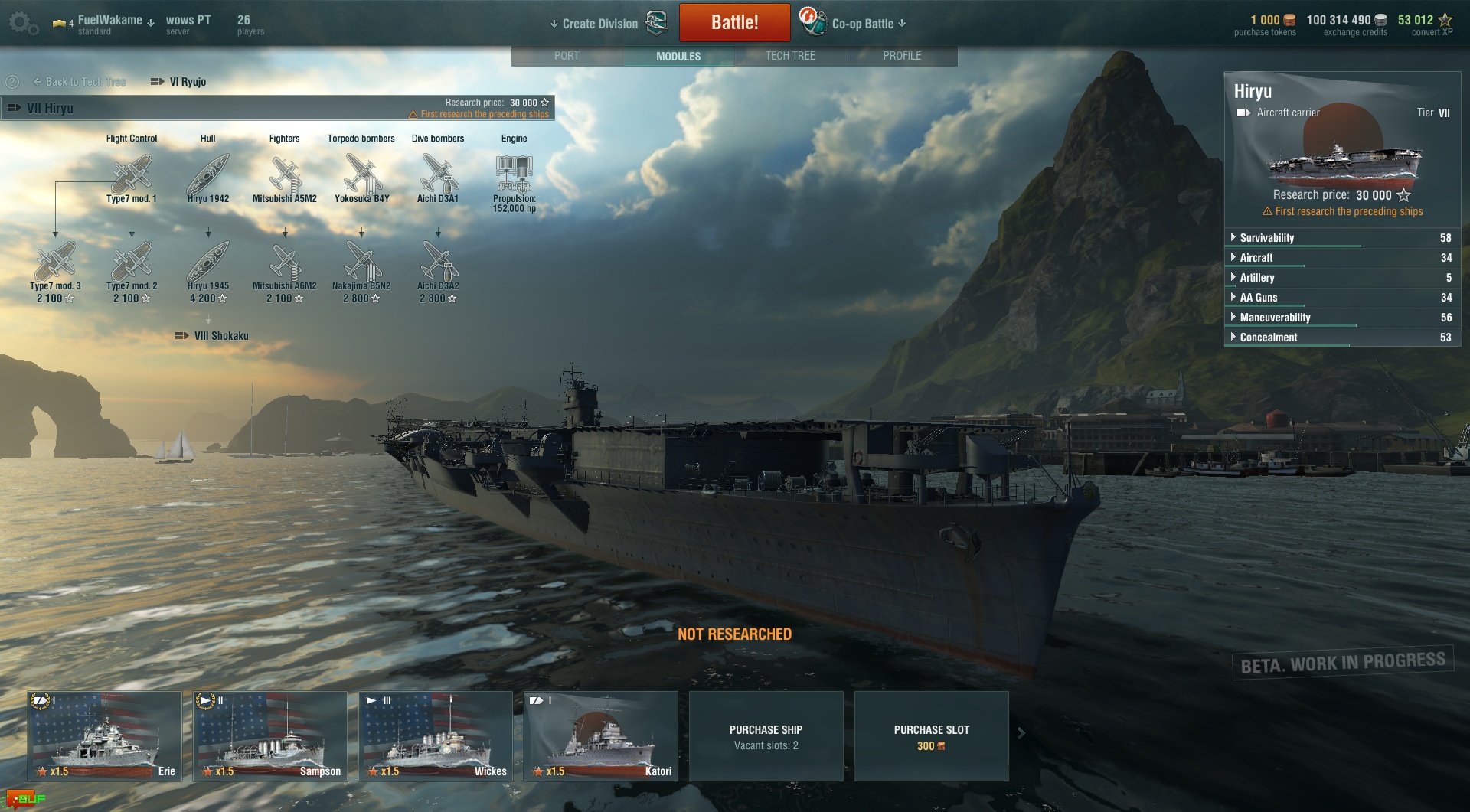Viewport: 1470px width, 812px height.
Task: Open the Tech Tree tab
Action: (790, 56)
